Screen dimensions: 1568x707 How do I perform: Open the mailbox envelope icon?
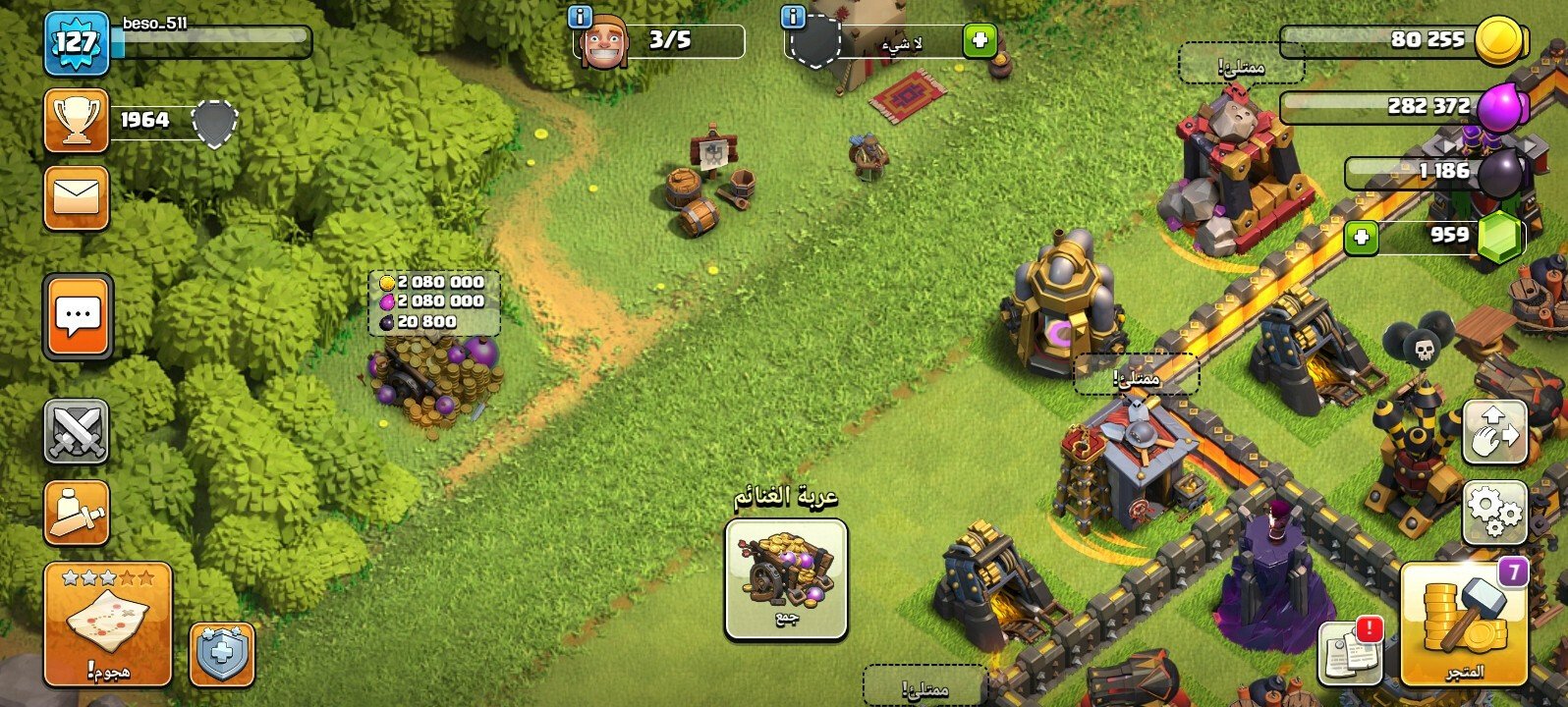[77, 197]
